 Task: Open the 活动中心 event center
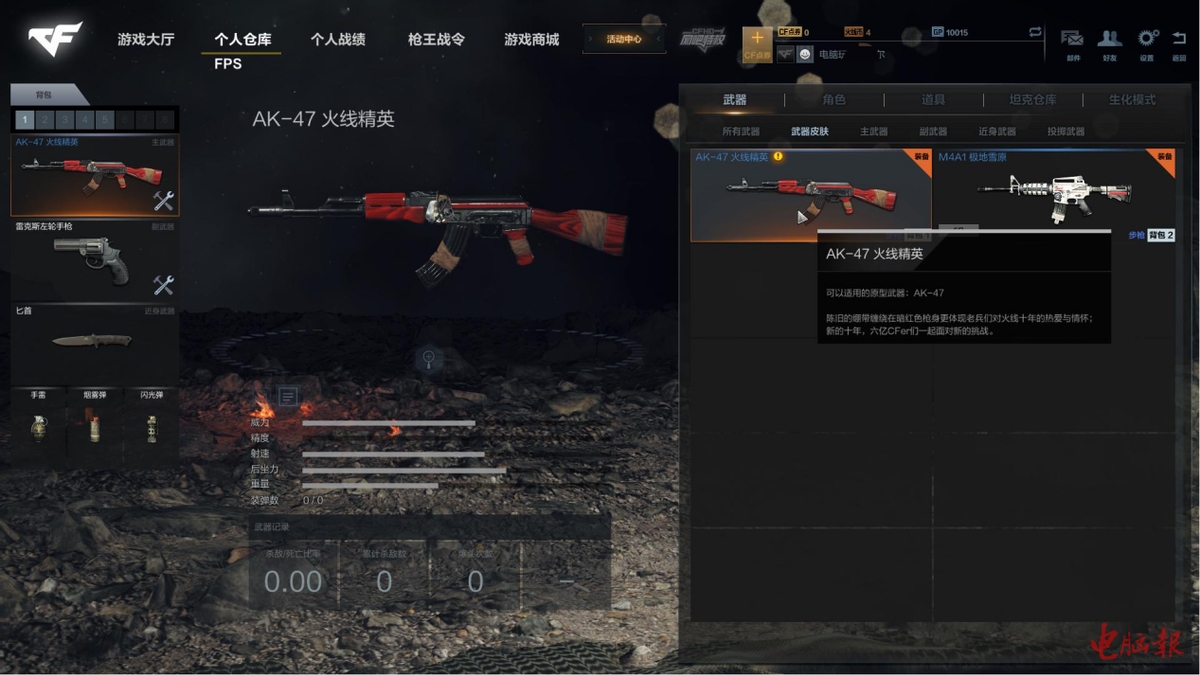point(624,40)
